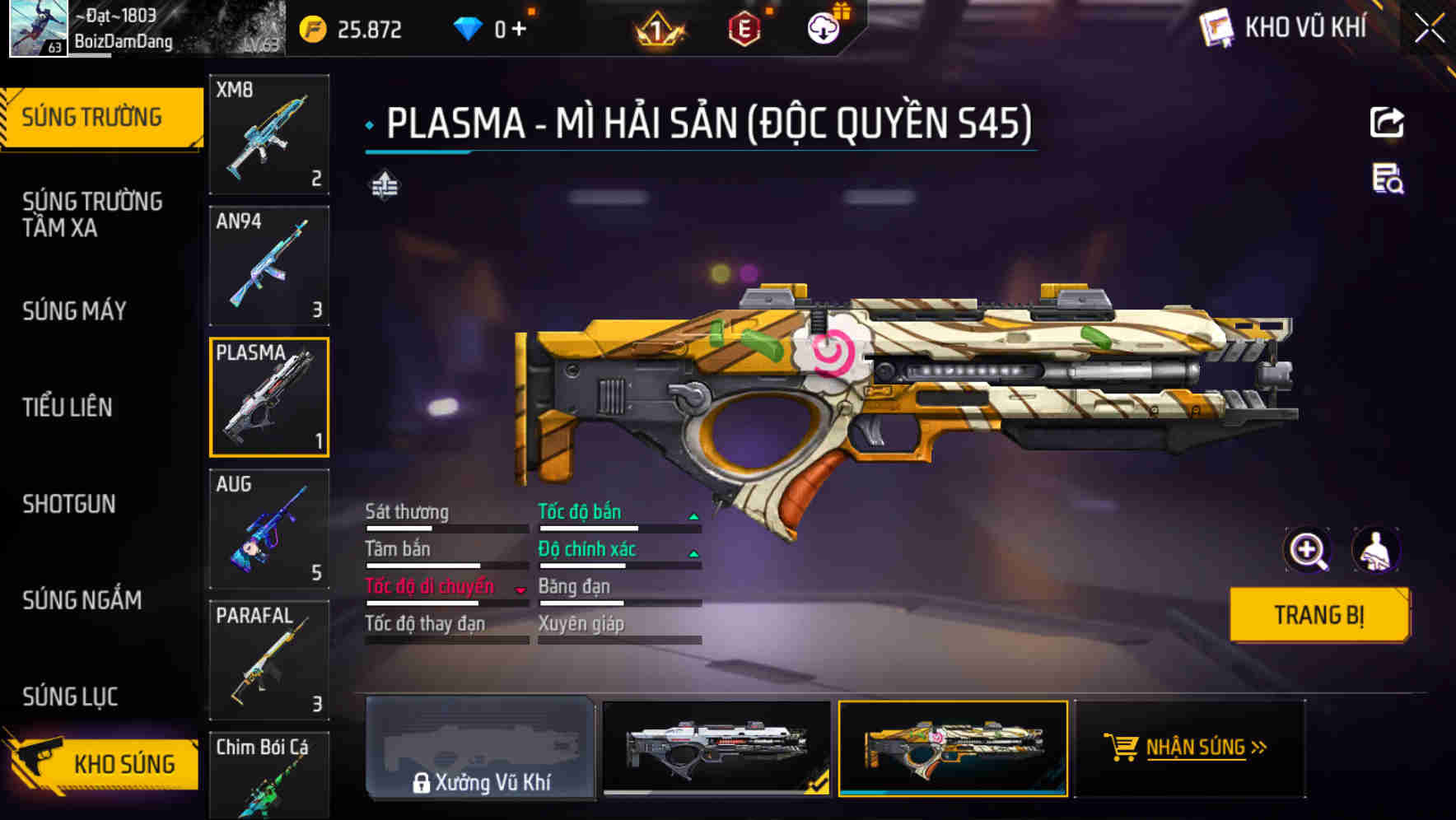Zoom in with the magnifier icon
The image size is (1456, 820).
pos(1307,550)
